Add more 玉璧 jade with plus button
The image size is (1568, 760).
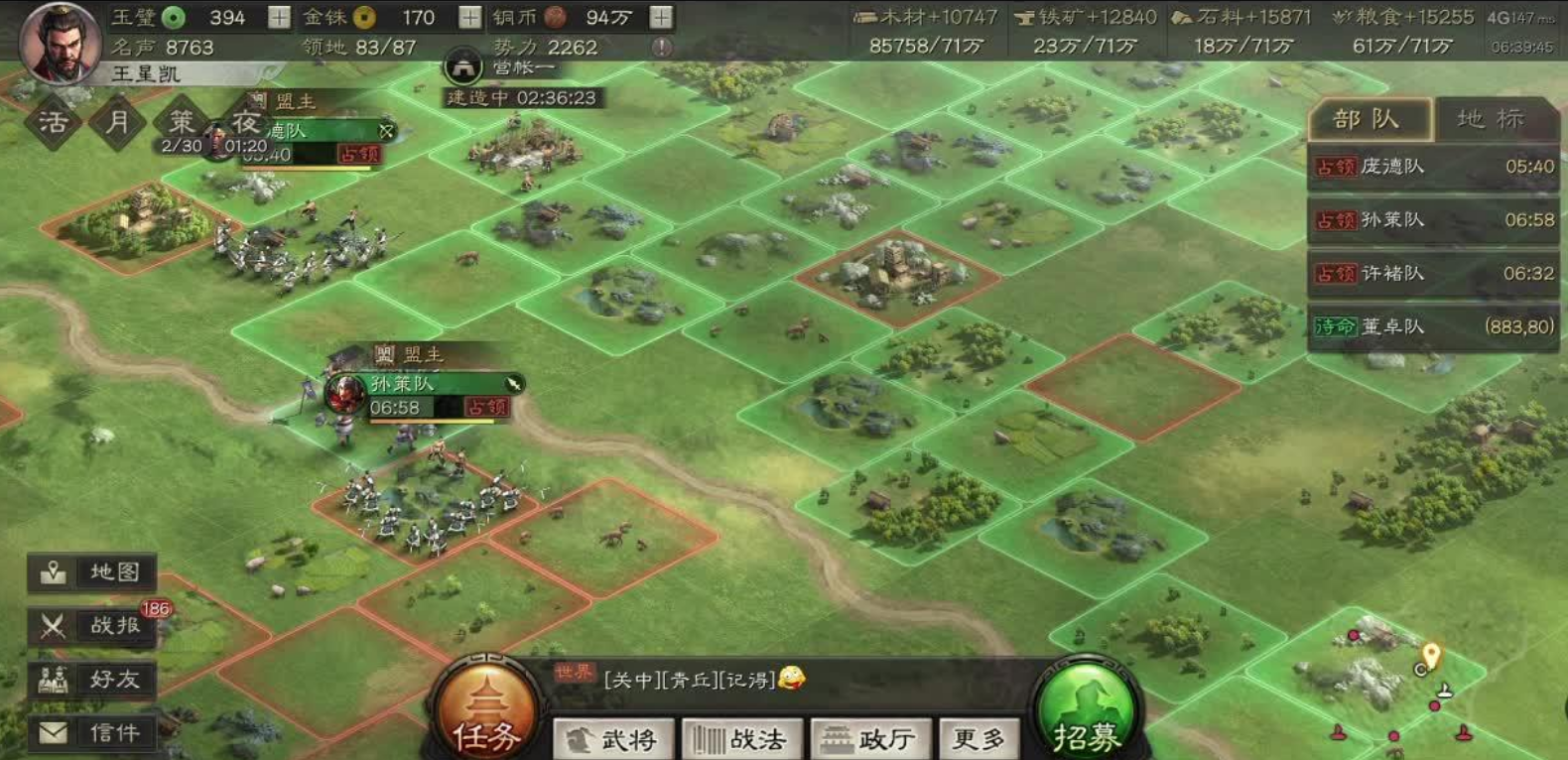[280, 17]
